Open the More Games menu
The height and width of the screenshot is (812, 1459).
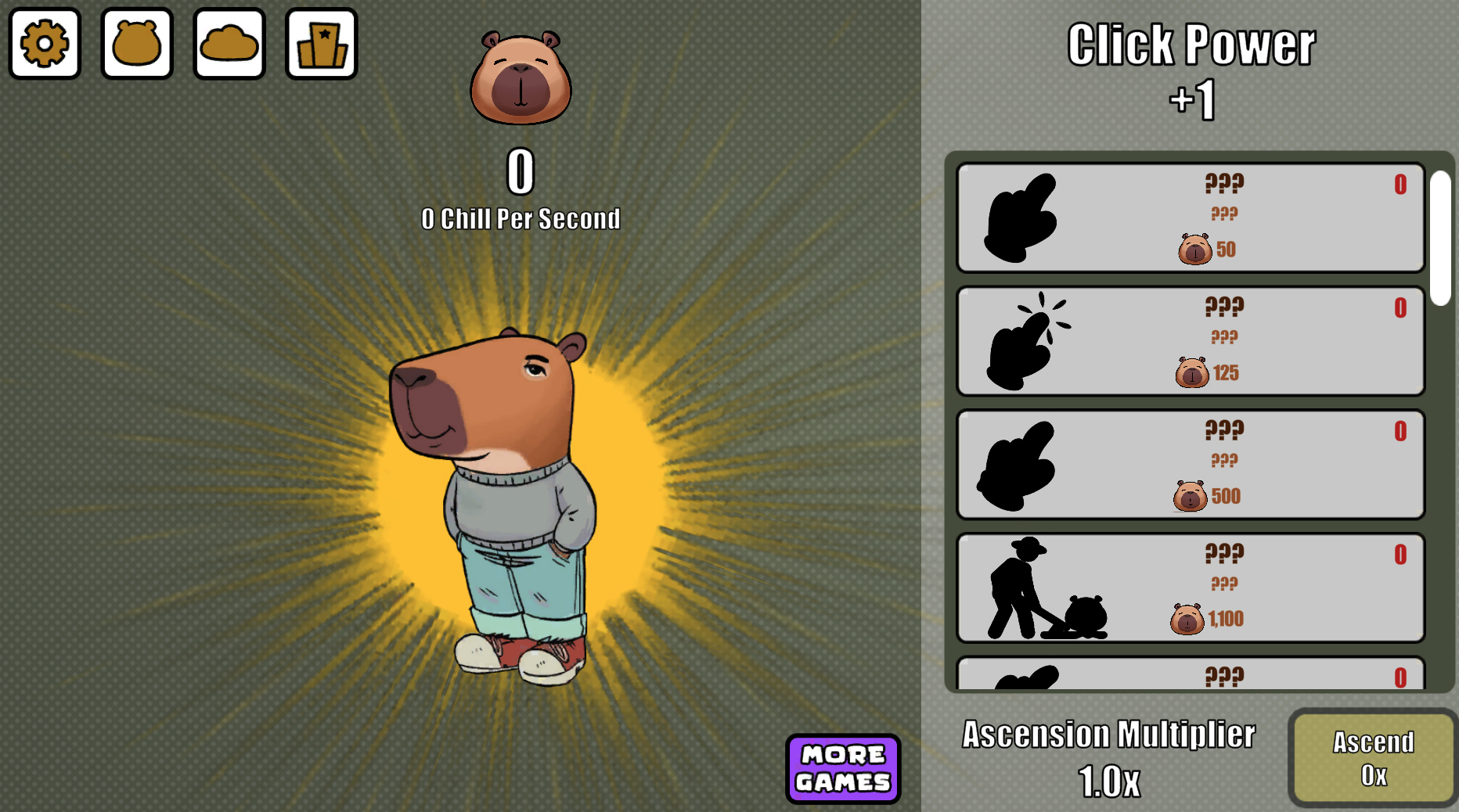point(842,769)
